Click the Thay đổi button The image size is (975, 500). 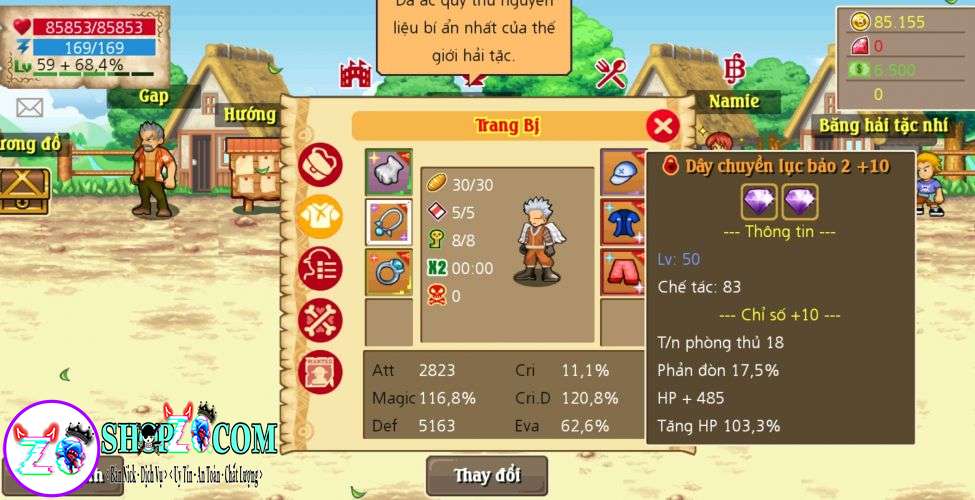(487, 475)
